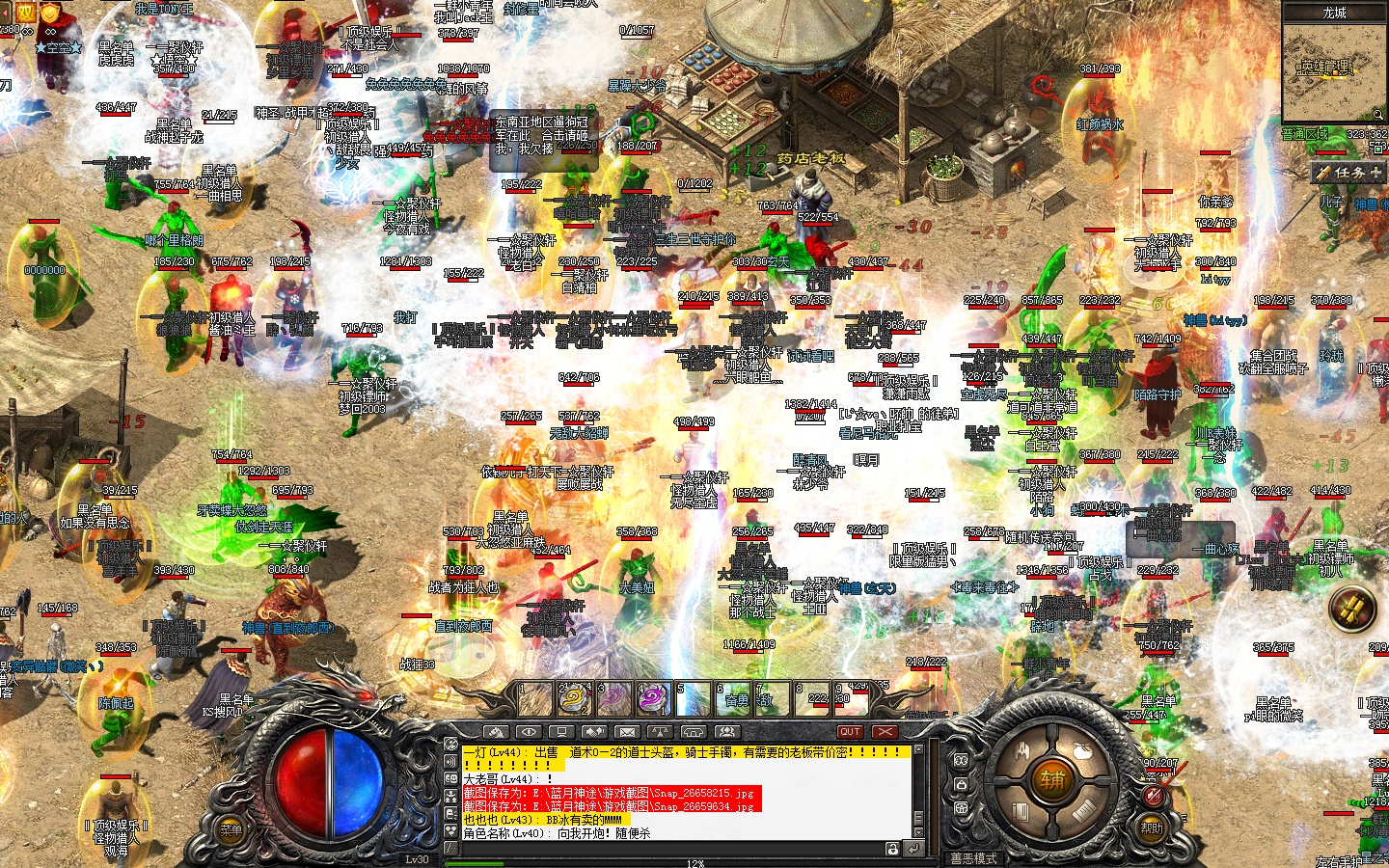Image resolution: width=1389 pixels, height=868 pixels.
Task: Click the red X button above the chat
Action: click(885, 732)
